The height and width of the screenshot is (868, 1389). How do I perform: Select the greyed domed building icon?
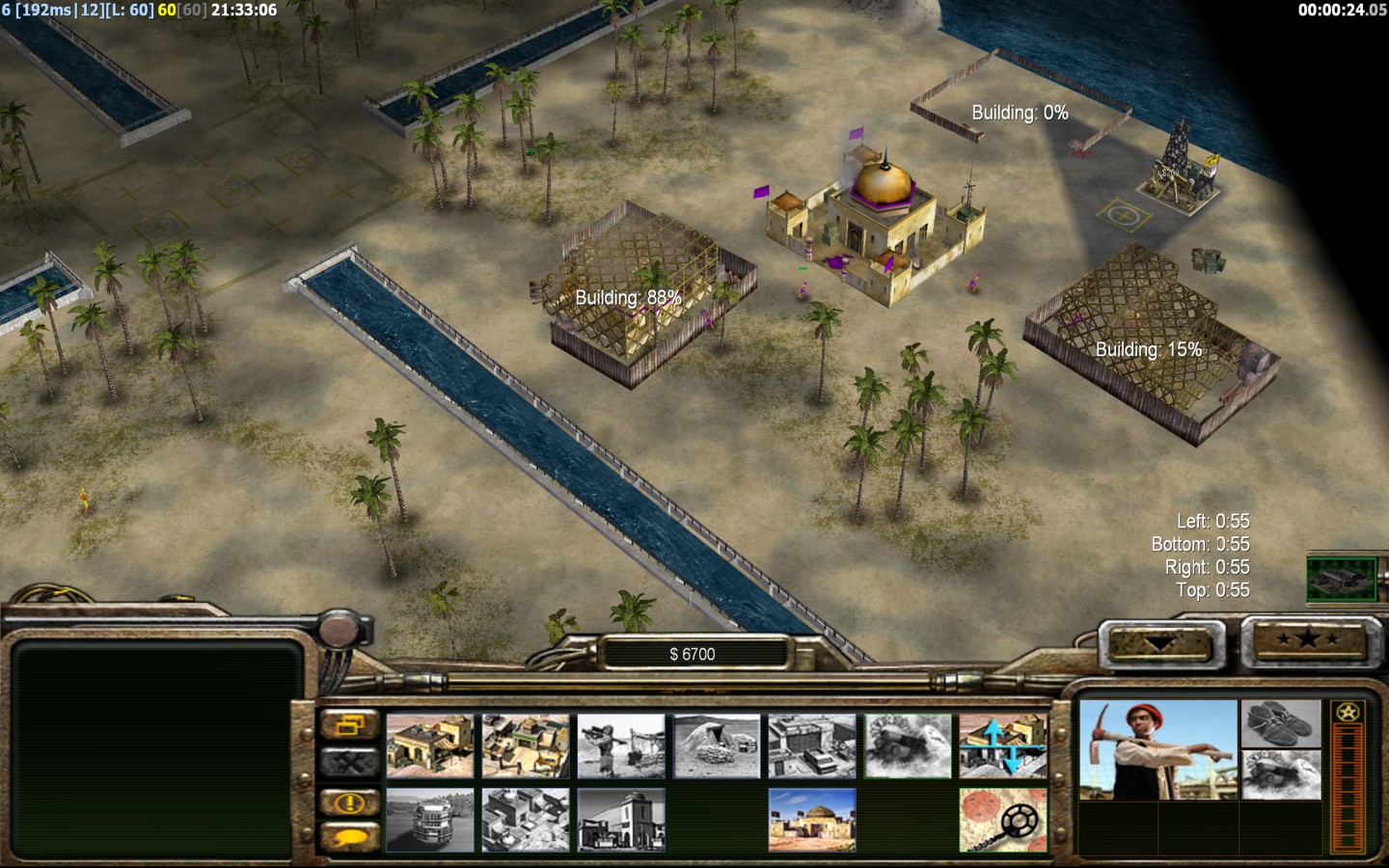click(x=621, y=820)
